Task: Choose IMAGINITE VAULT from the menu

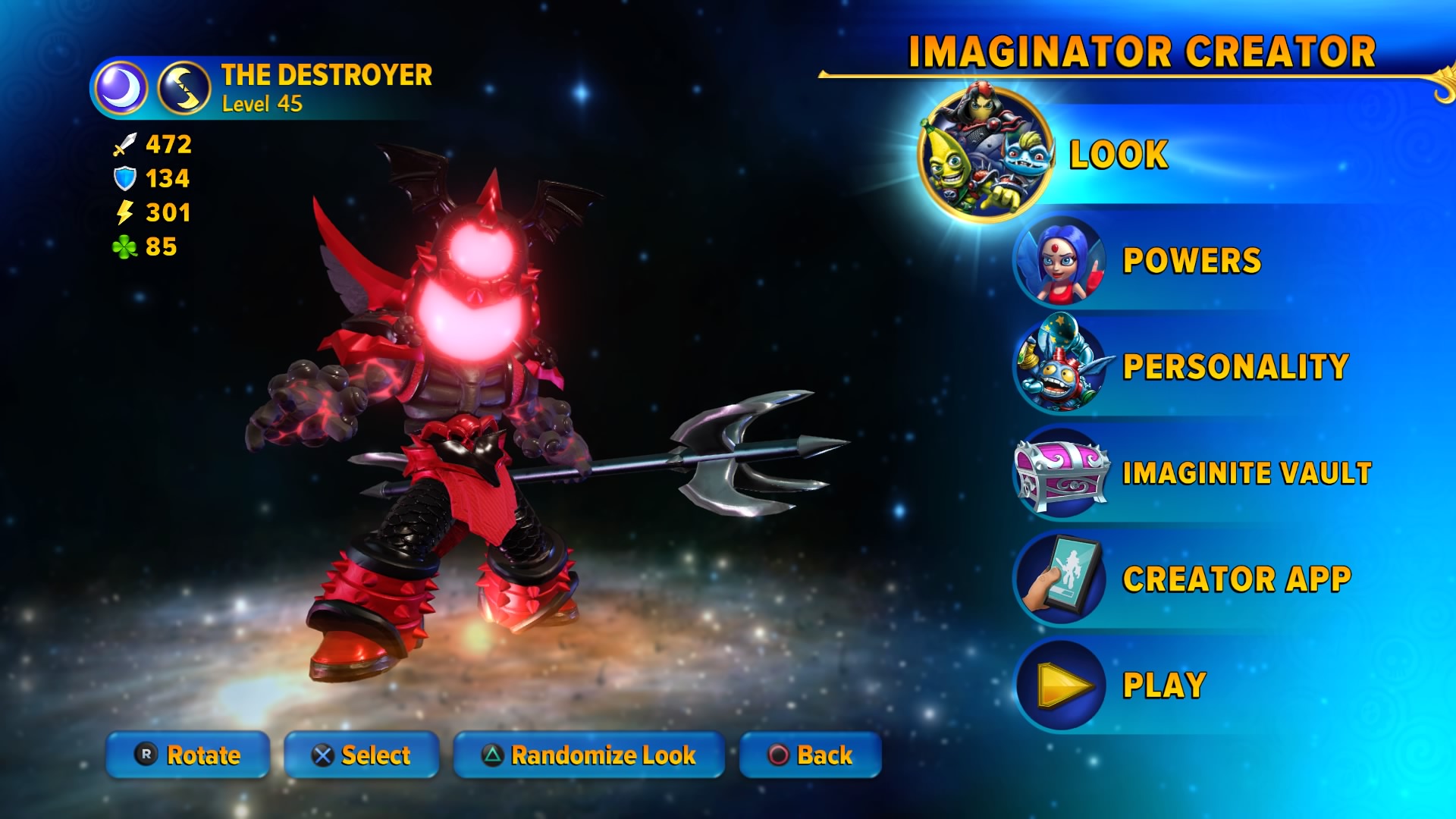Action: (x=1247, y=472)
